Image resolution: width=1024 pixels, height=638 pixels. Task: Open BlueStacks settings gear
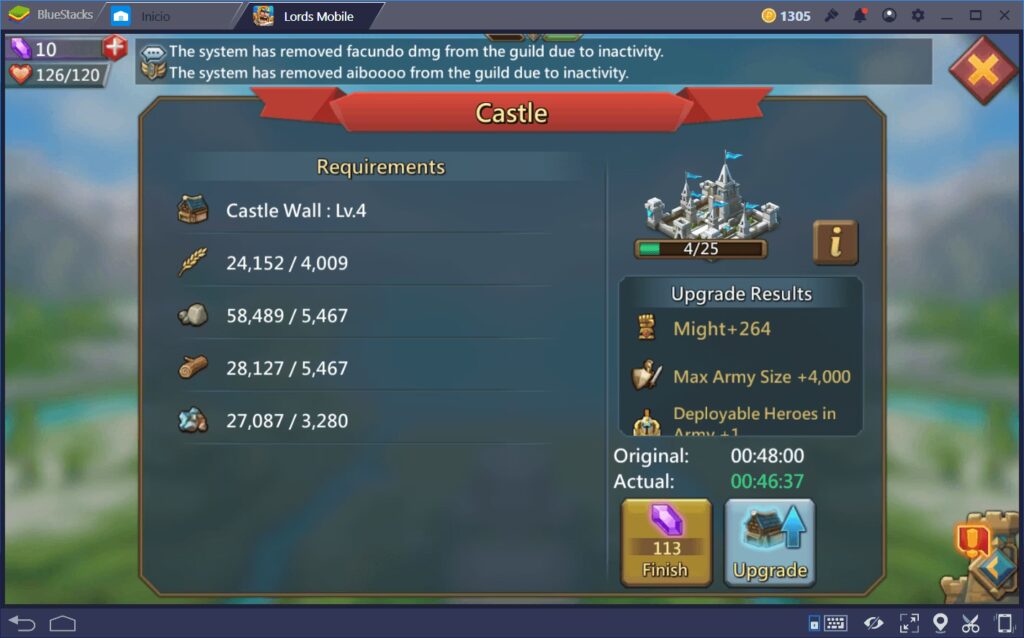click(918, 16)
